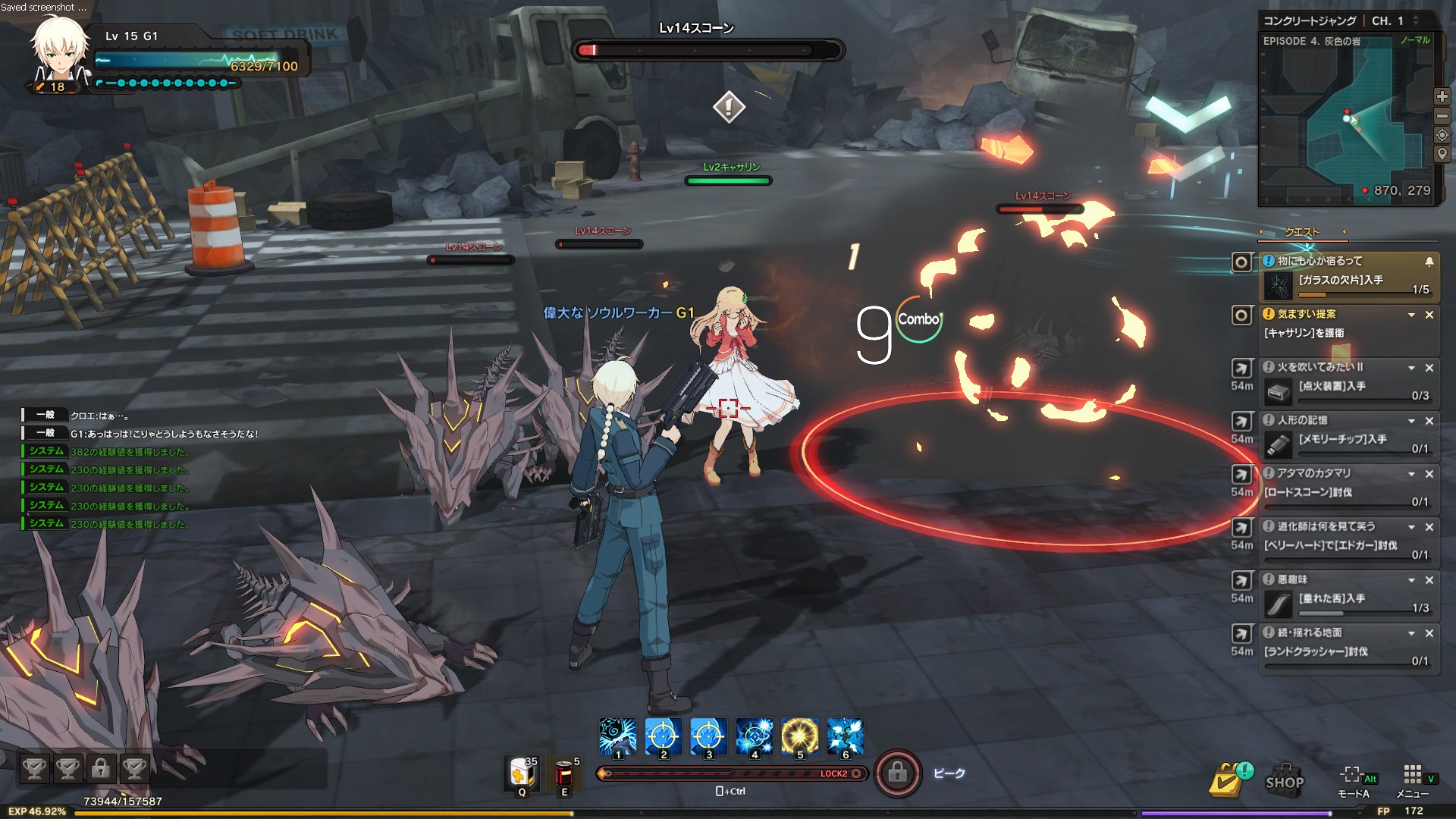1456x819 pixels.
Task: Zoom out the minimap with minus button
Action: point(1442,115)
